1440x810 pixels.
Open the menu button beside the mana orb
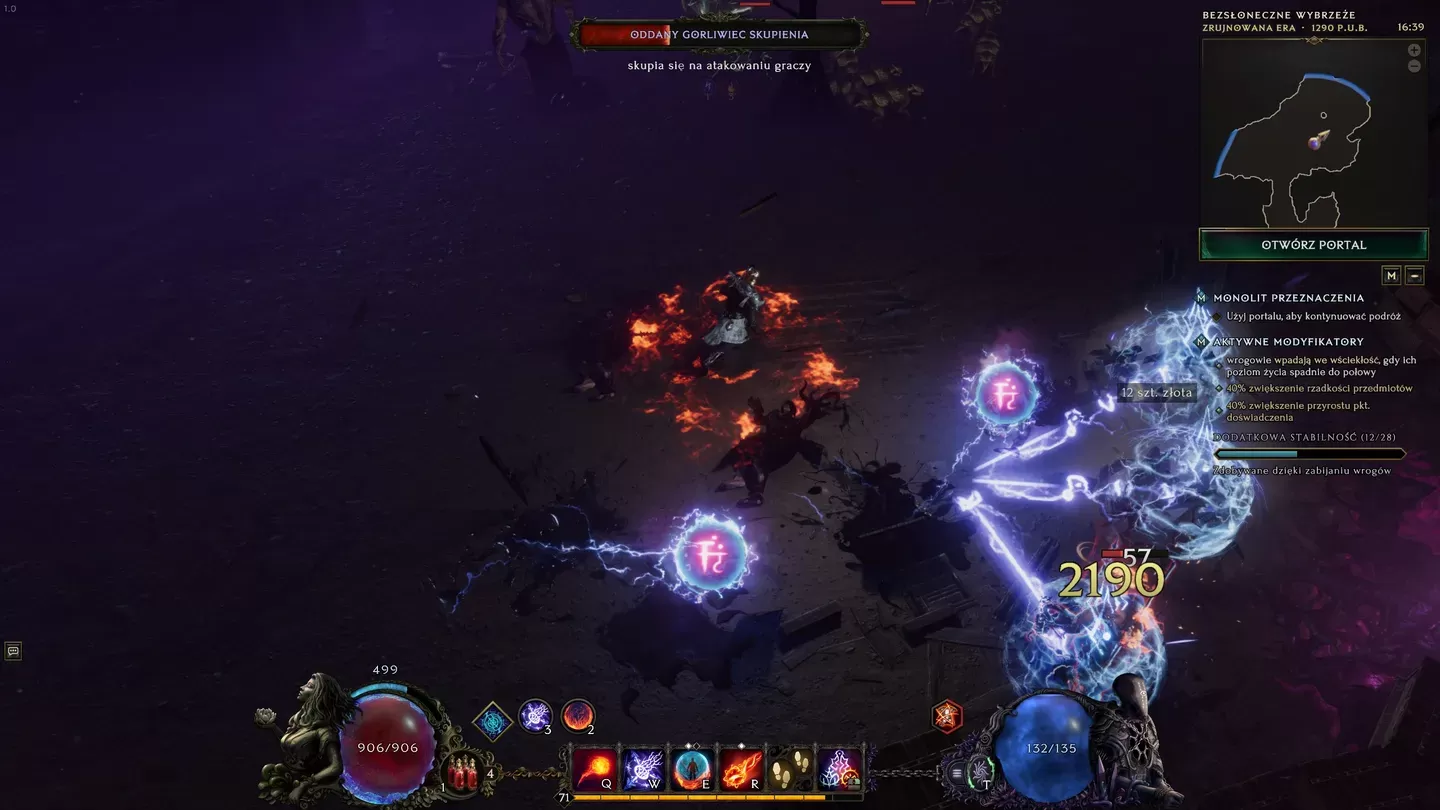[957, 773]
